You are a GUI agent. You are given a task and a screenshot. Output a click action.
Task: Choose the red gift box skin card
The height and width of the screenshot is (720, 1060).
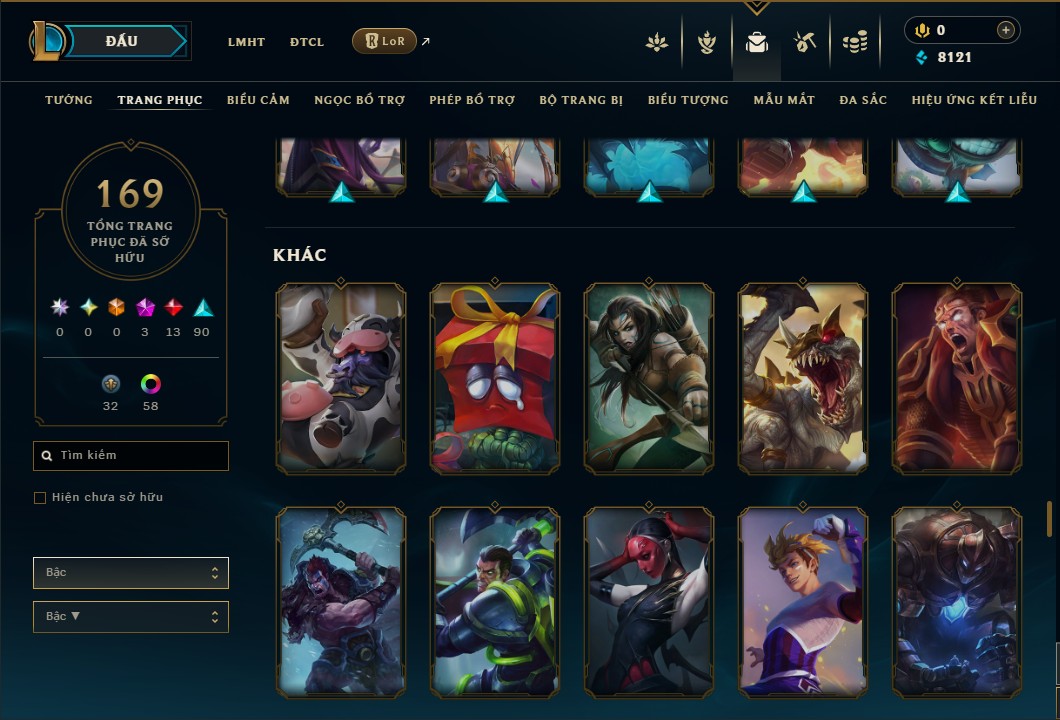point(495,378)
